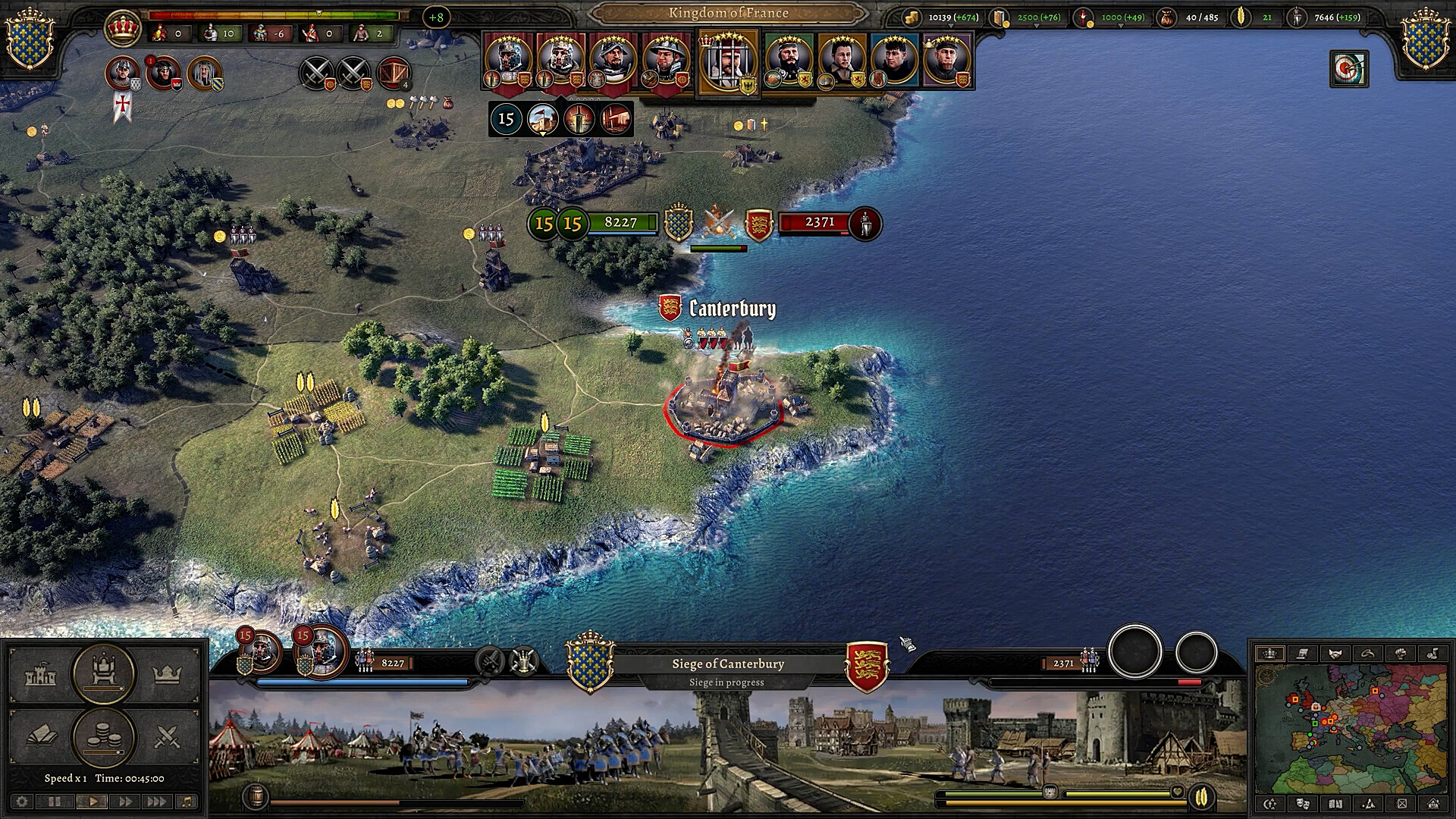Select the red crown stability icon
Image resolution: width=1456 pixels, height=819 pixels.
[122, 29]
